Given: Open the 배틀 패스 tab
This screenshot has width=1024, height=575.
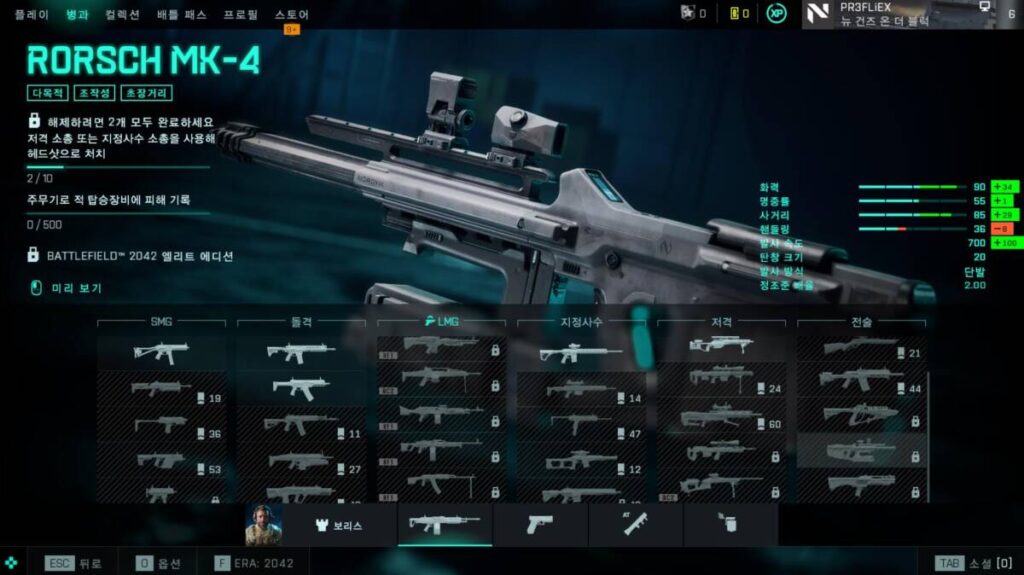Looking at the screenshot, I should [181, 15].
